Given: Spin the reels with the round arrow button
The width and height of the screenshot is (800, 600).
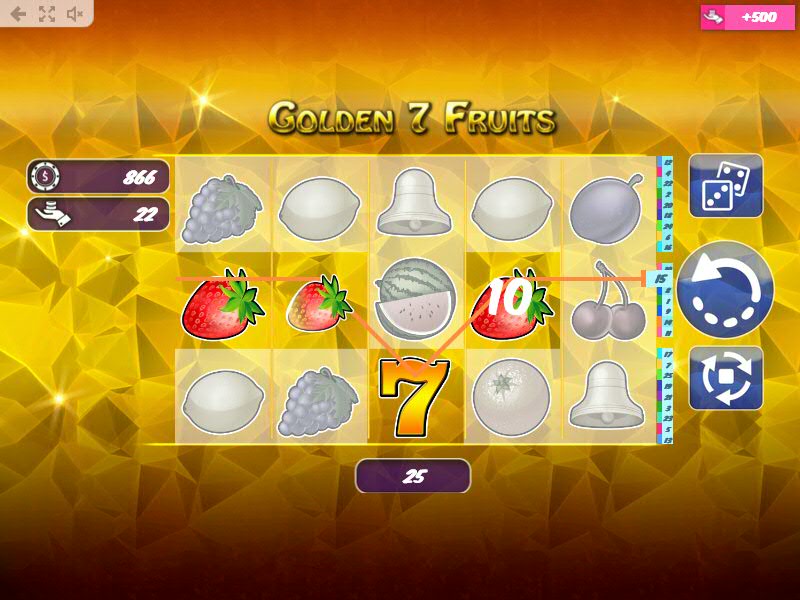Looking at the screenshot, I should (x=725, y=289).
